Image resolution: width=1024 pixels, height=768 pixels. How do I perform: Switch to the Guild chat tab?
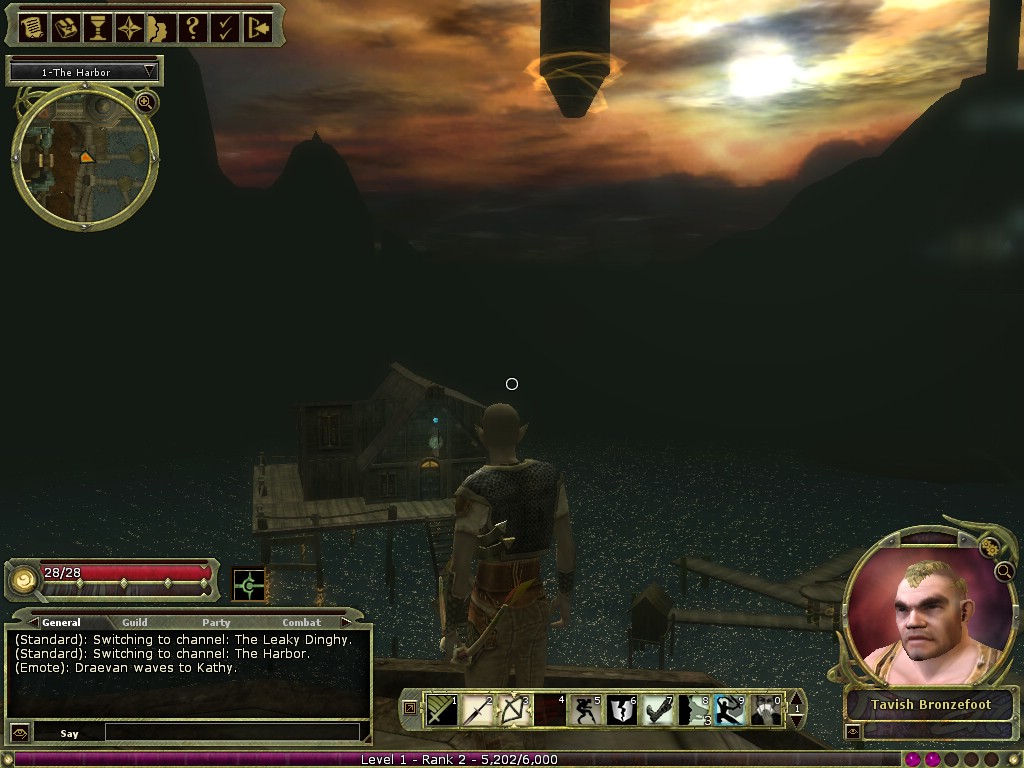(x=134, y=622)
